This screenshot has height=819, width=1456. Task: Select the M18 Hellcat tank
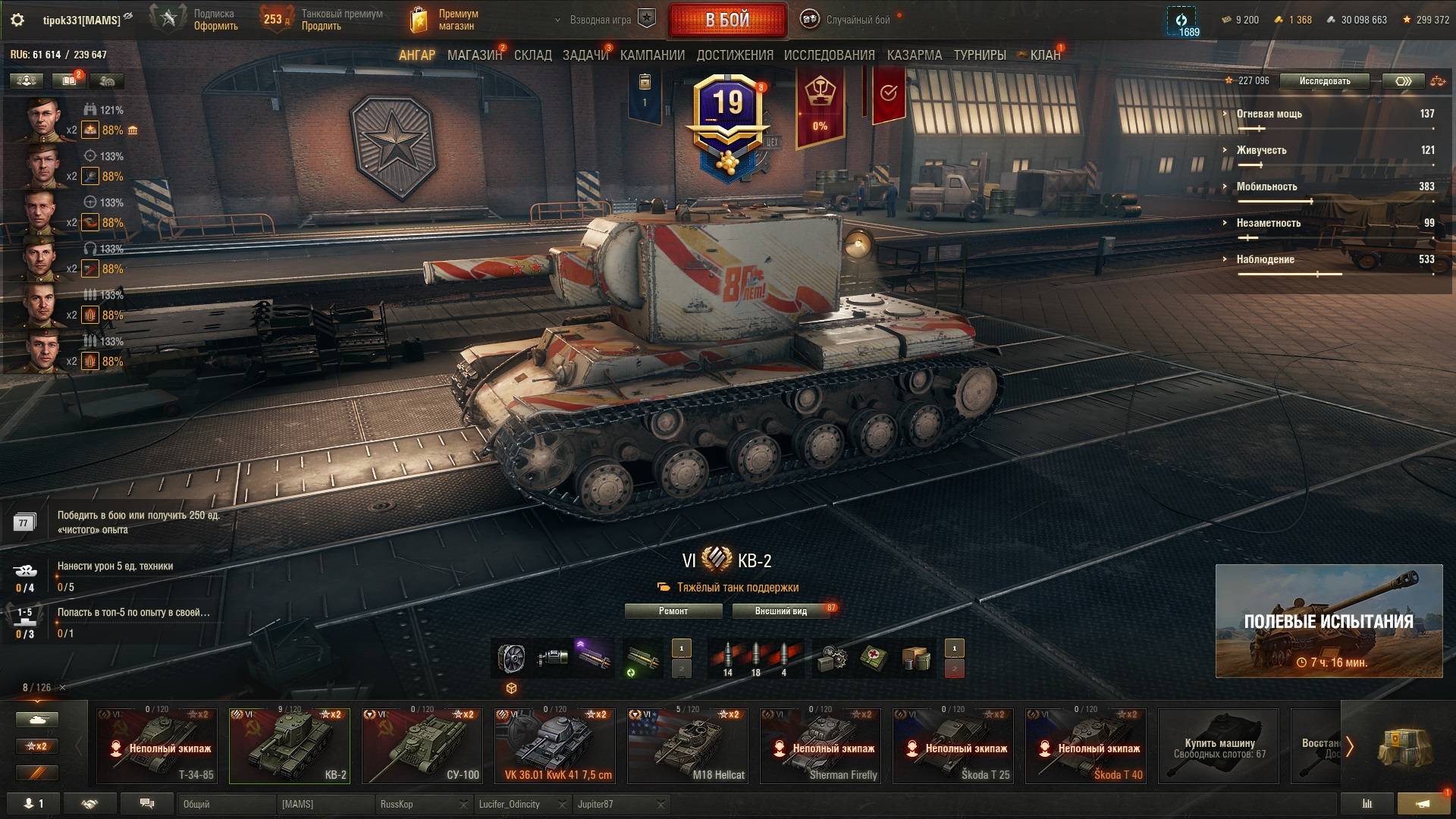pos(688,746)
